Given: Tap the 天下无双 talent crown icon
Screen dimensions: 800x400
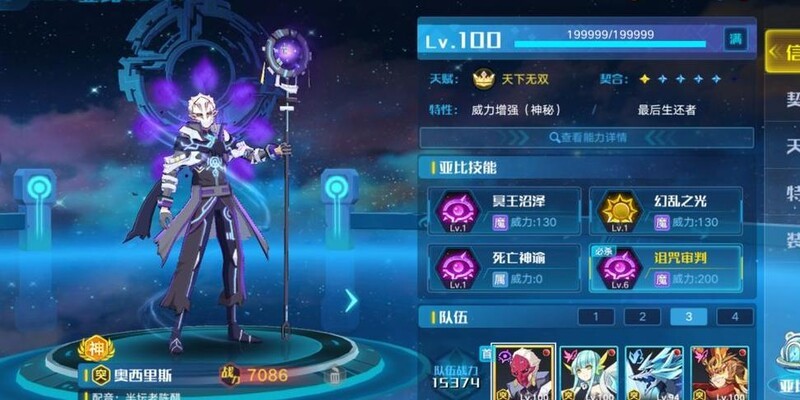Looking at the screenshot, I should 484,79.
